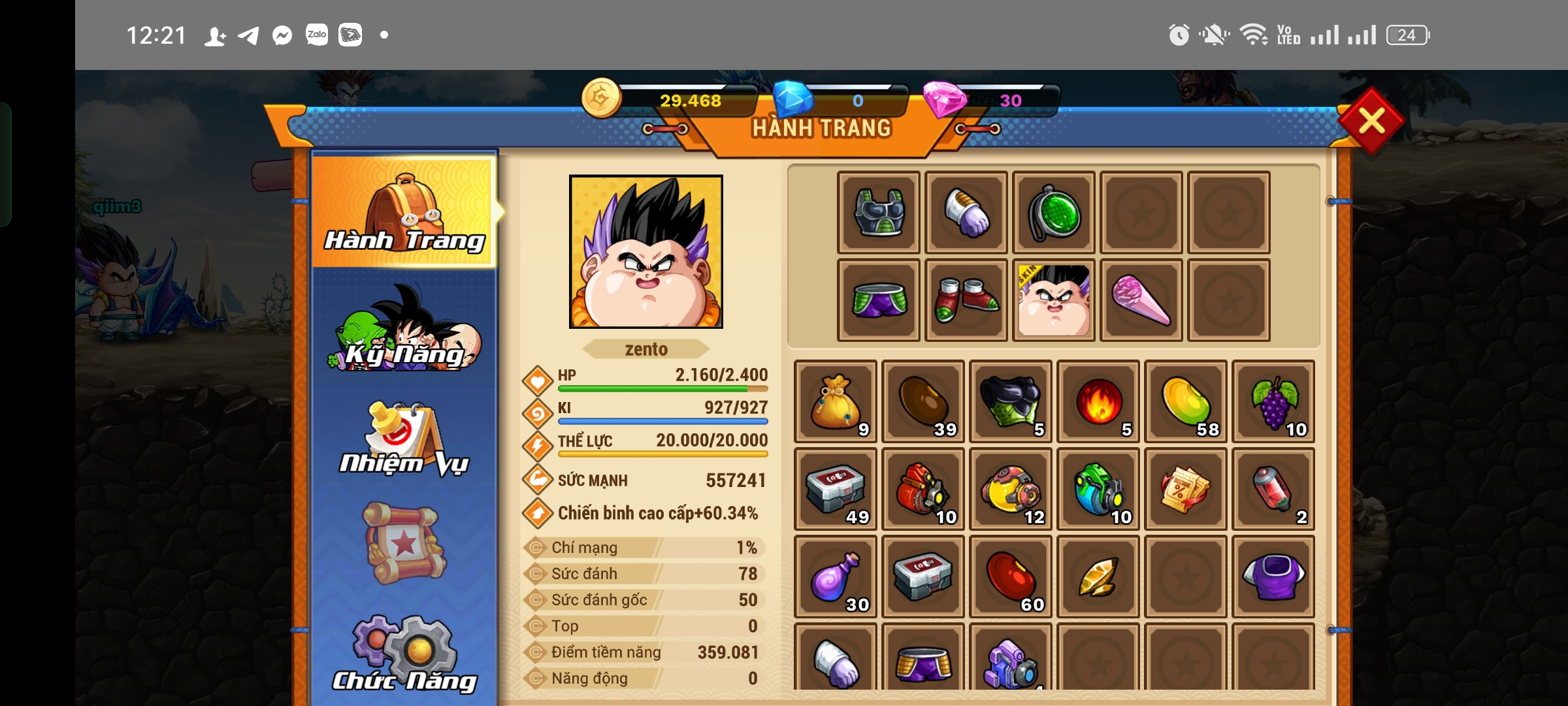
Task: Select the purple shirt in the bag
Action: (1273, 577)
